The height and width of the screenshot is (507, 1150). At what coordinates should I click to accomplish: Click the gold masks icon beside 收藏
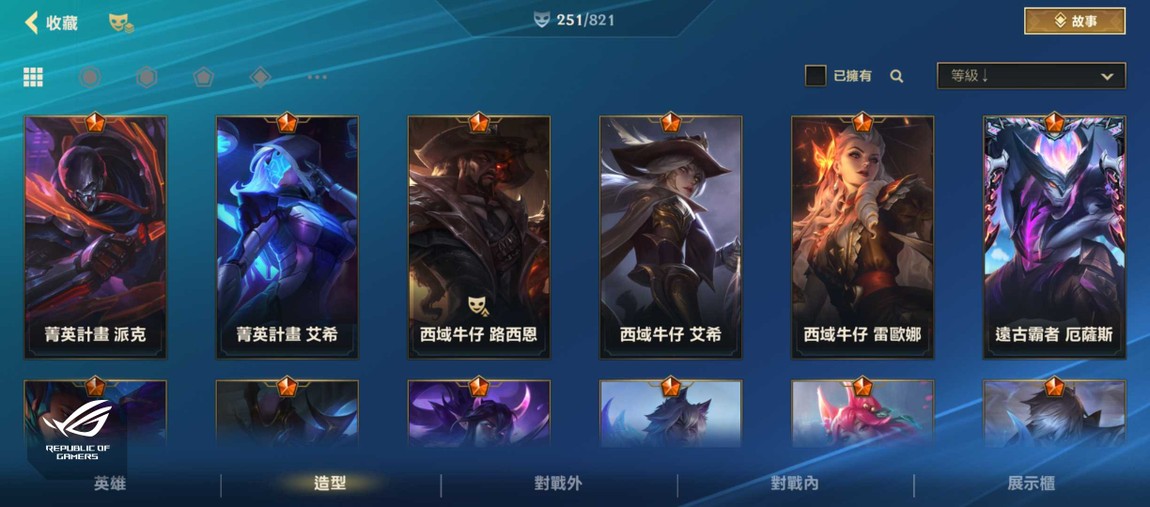(120, 22)
